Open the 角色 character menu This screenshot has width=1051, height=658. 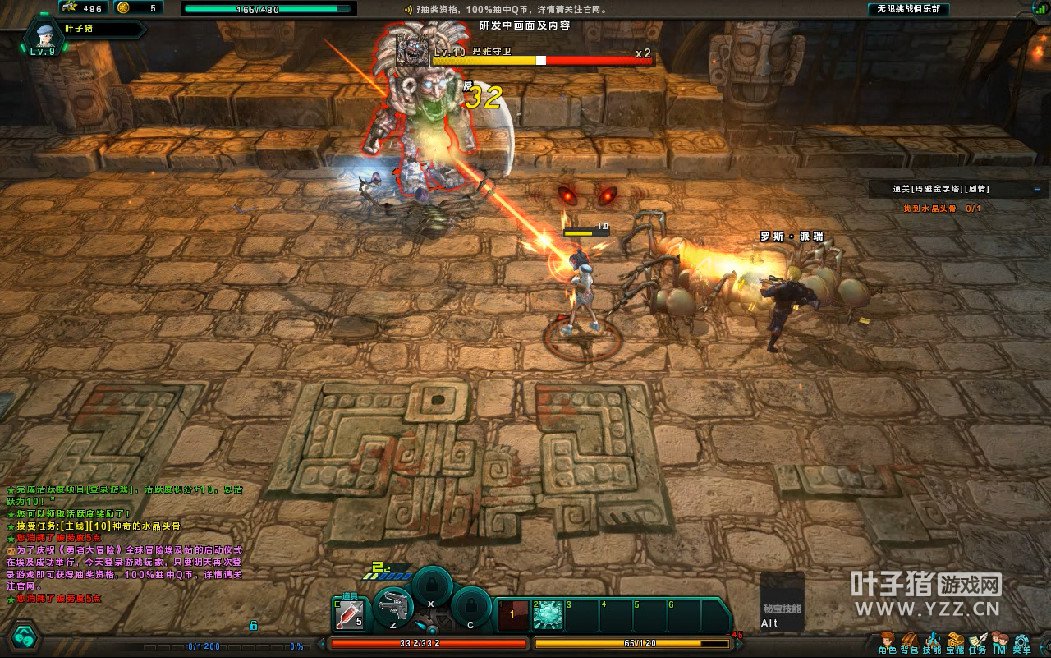(886, 641)
